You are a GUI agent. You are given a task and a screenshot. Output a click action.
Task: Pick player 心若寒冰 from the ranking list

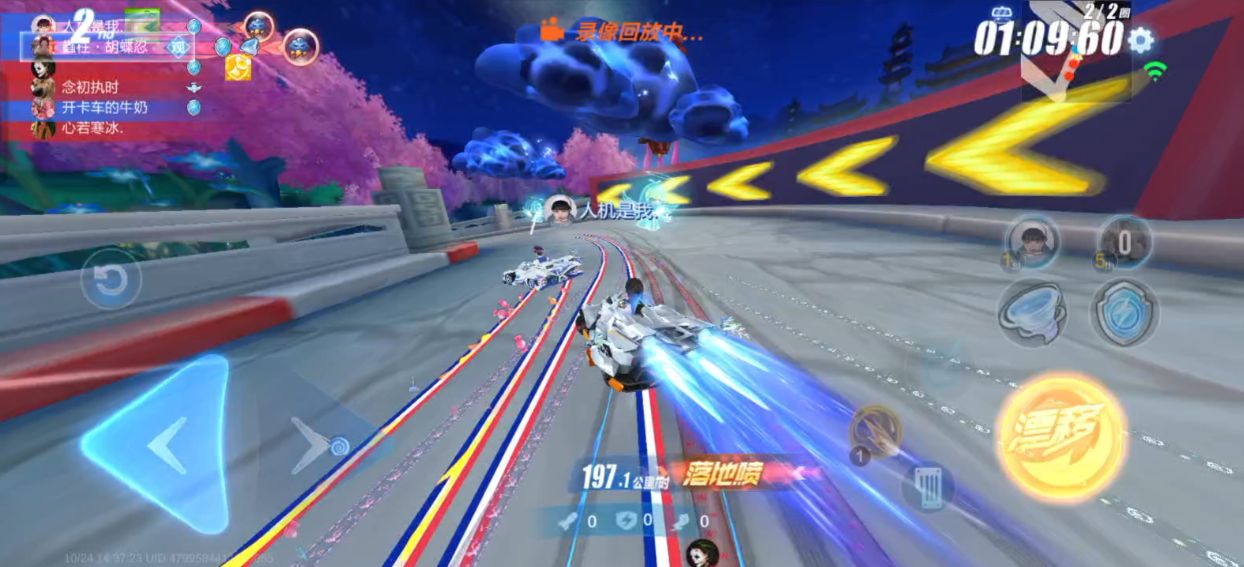pos(90,128)
